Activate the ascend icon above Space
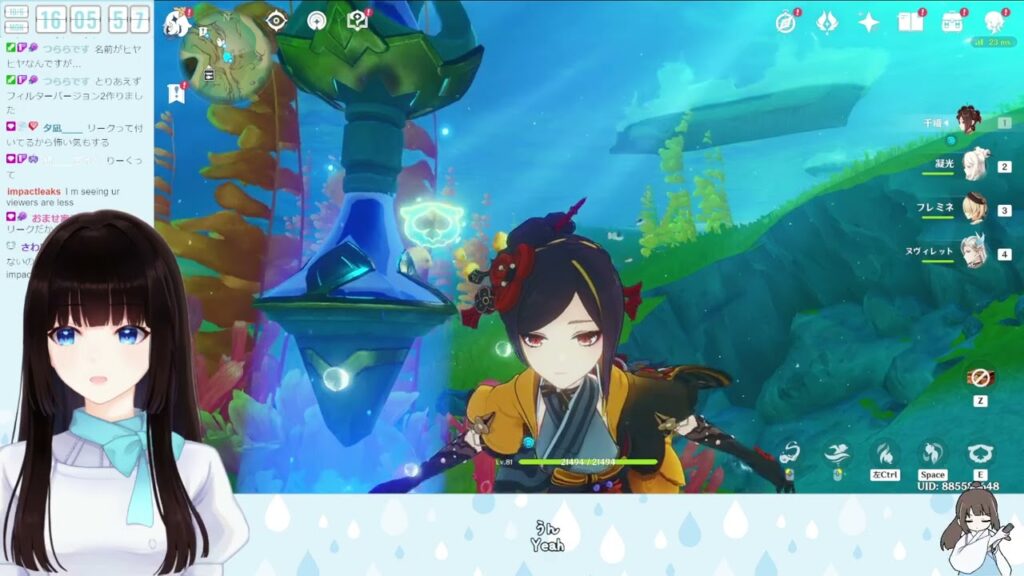The image size is (1024, 576). [932, 453]
